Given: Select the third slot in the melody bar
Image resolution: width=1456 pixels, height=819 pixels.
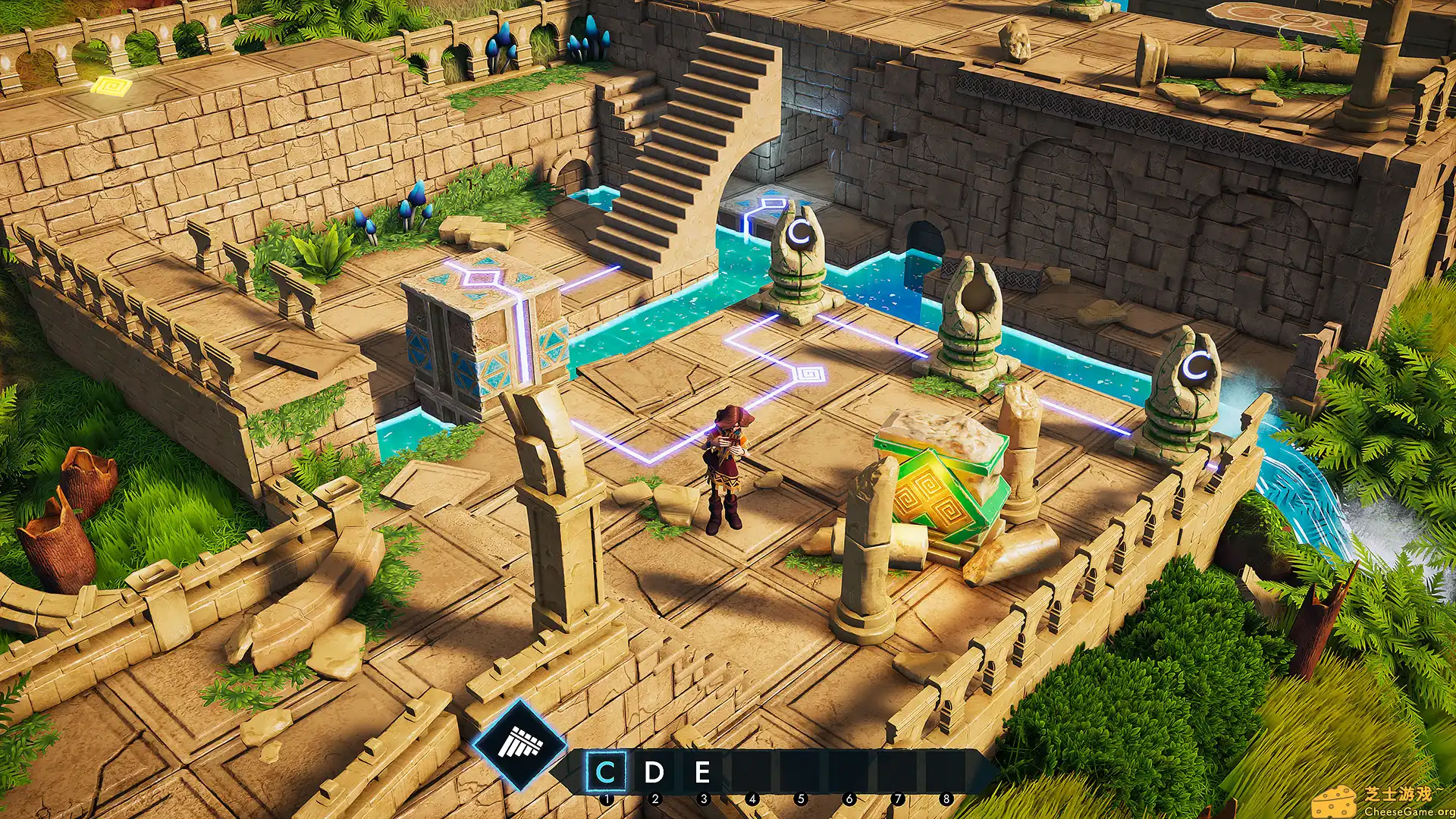Looking at the screenshot, I should pos(704,770).
